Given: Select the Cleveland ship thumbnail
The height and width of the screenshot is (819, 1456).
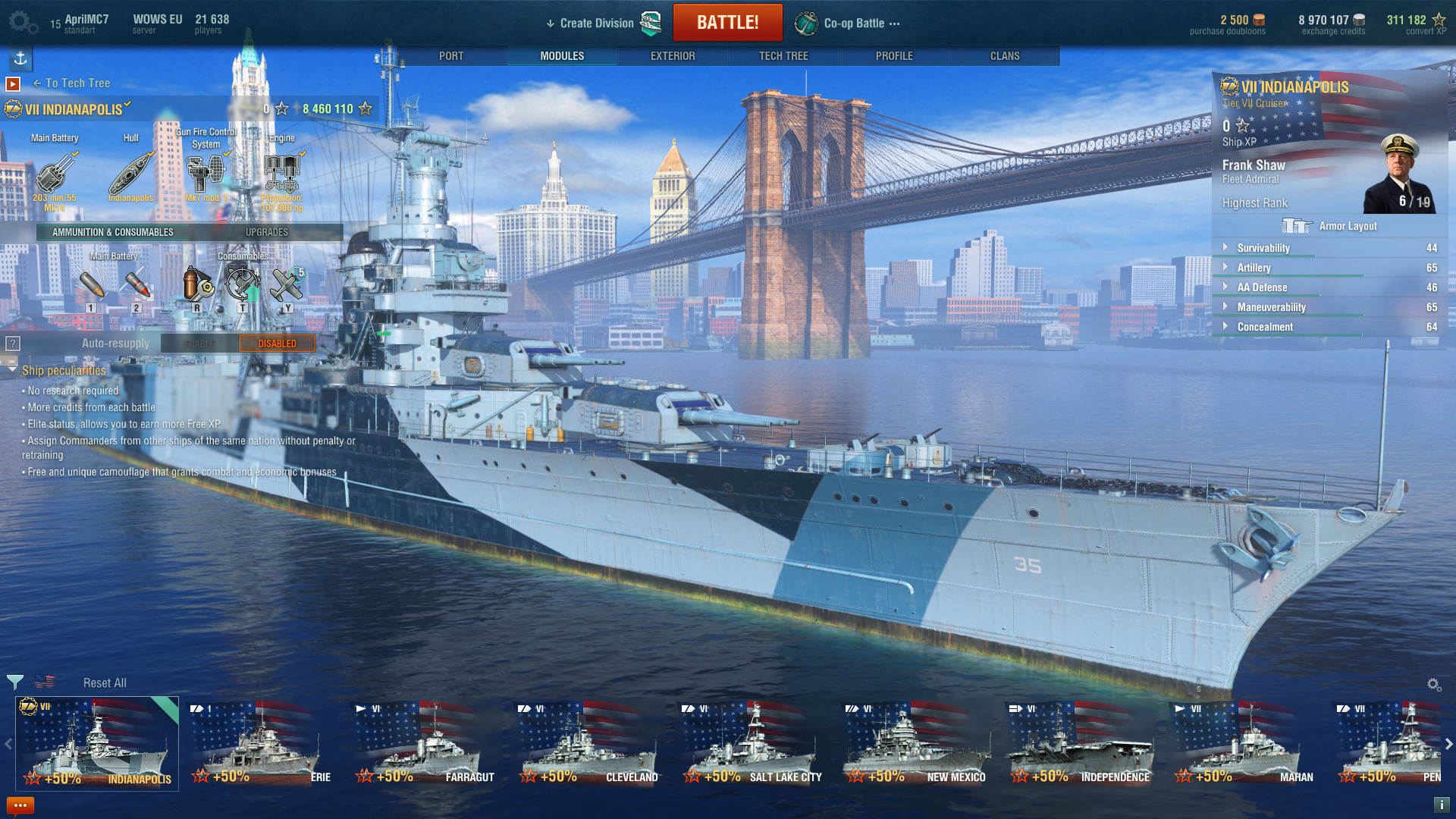Looking at the screenshot, I should pos(586,739).
